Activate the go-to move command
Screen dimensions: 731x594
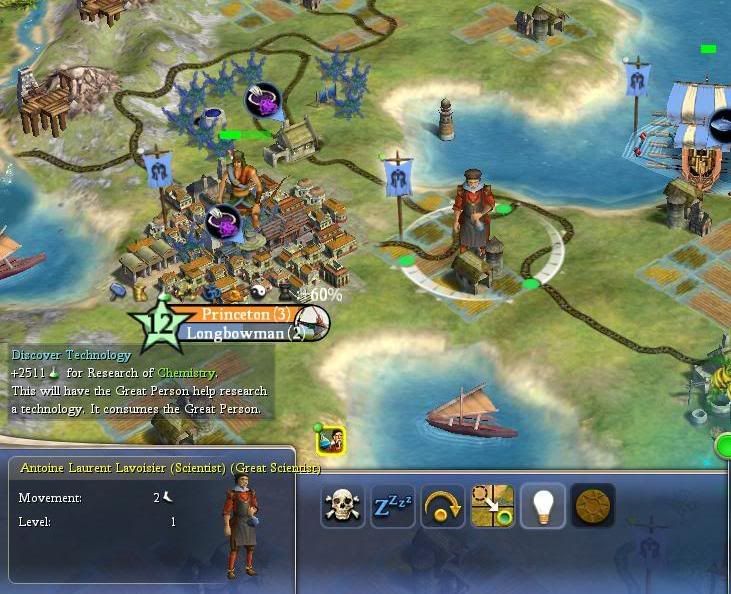(x=493, y=506)
